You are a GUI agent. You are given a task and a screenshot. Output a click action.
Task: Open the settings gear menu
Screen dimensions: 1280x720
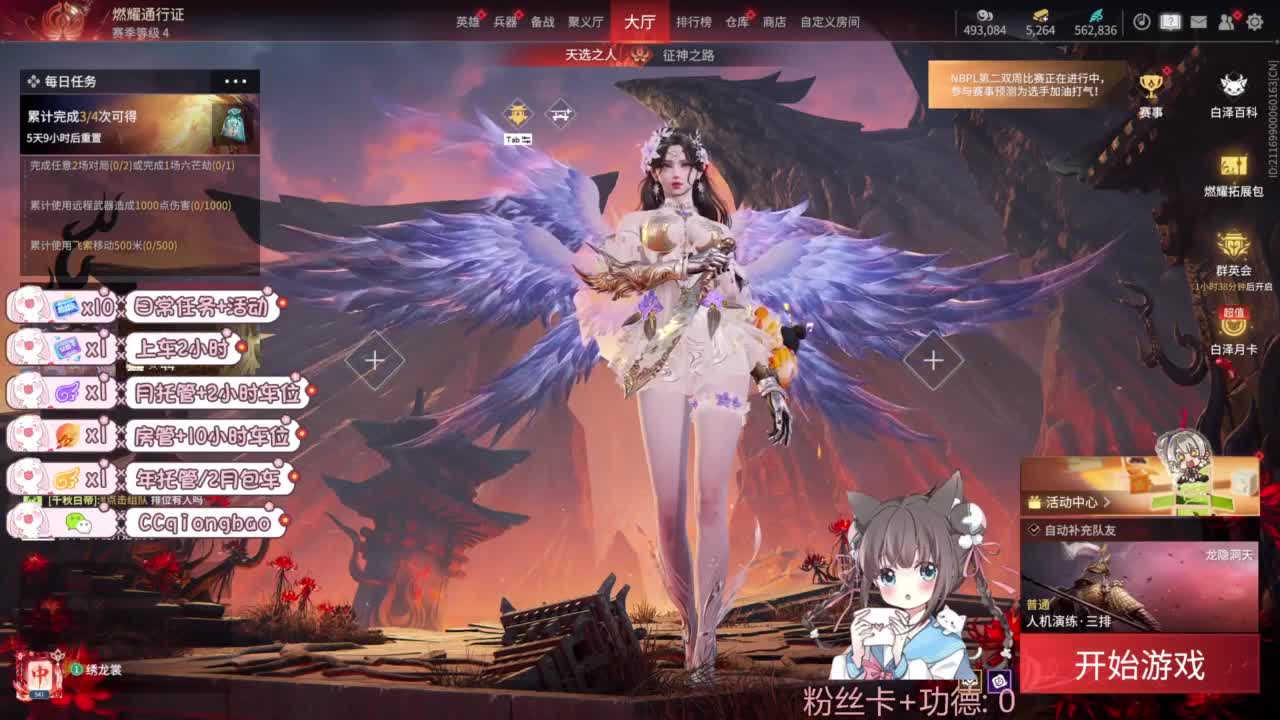pyautogui.click(x=1254, y=21)
